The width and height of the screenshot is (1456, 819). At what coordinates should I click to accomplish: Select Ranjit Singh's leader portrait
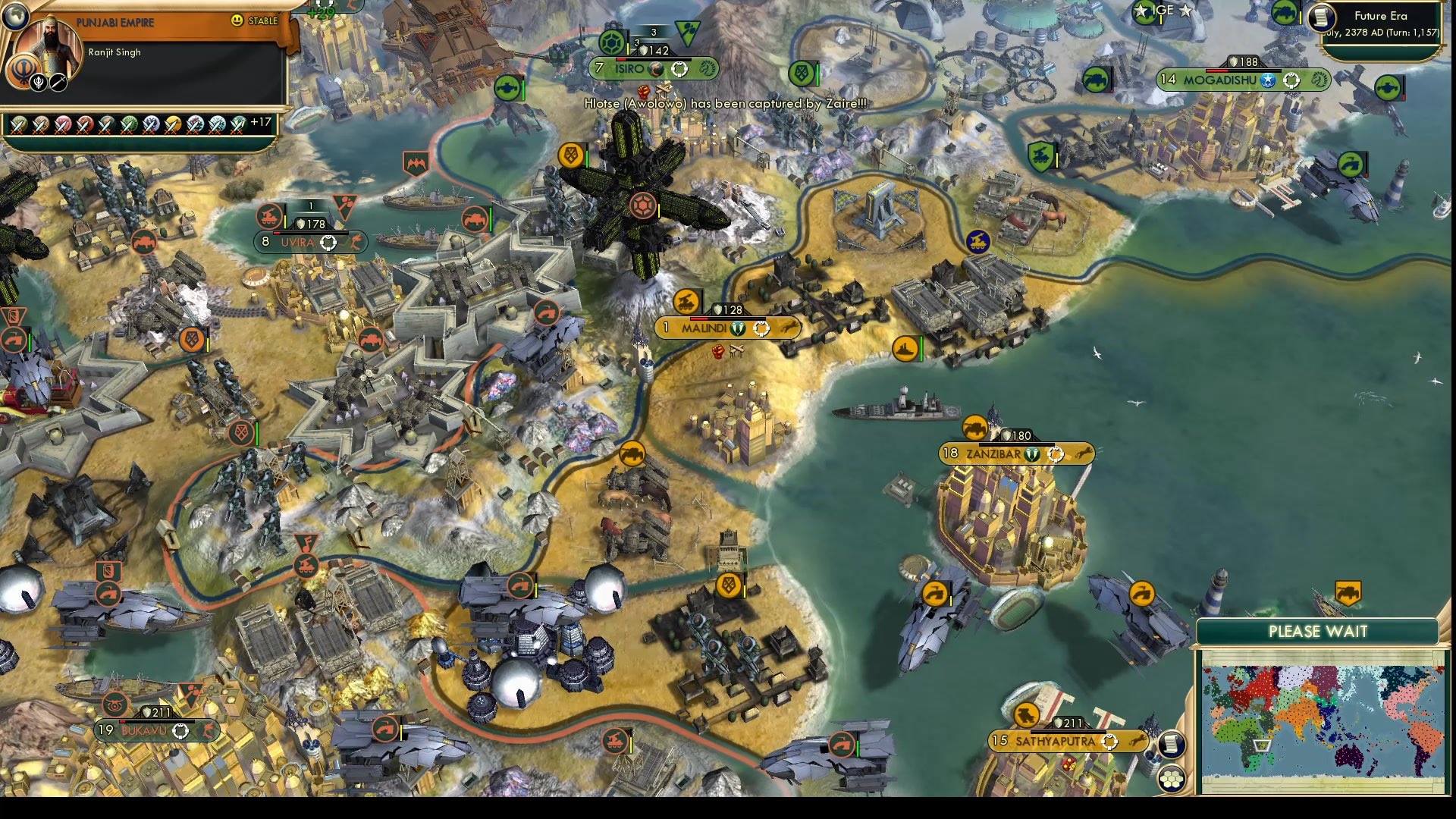(49, 47)
